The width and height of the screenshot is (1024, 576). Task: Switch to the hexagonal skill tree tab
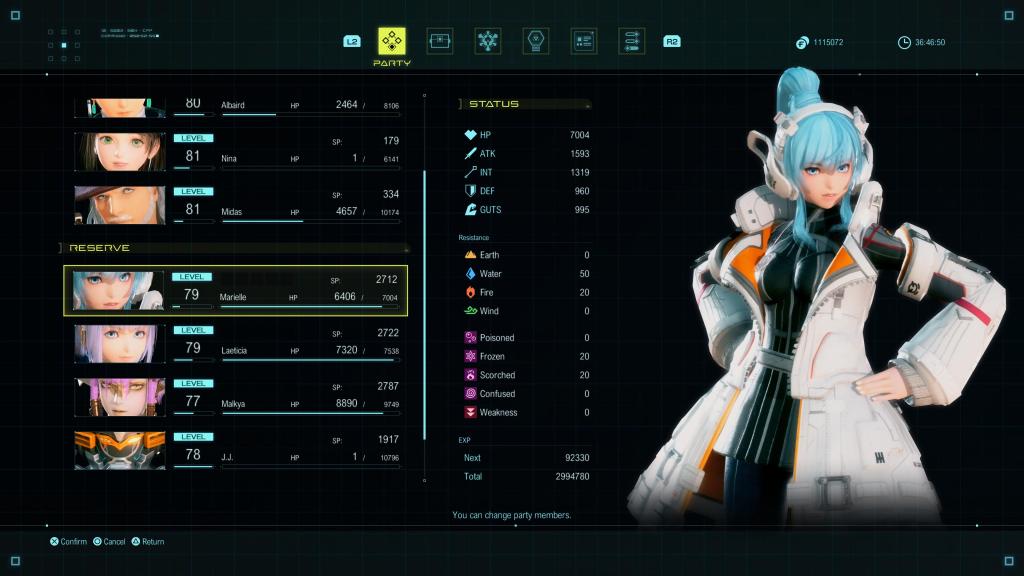(x=488, y=41)
